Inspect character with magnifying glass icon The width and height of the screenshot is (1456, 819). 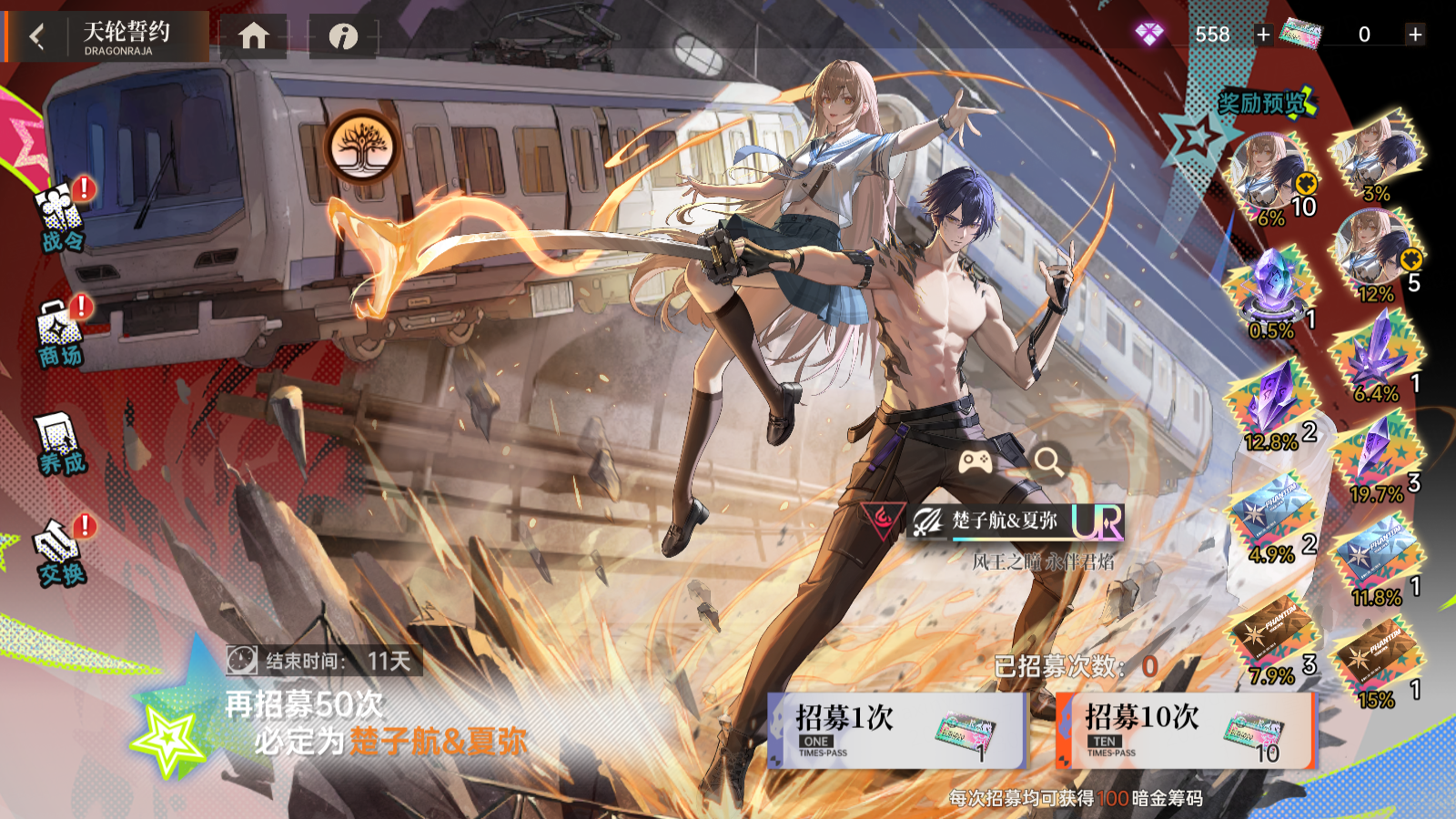coord(1048,461)
